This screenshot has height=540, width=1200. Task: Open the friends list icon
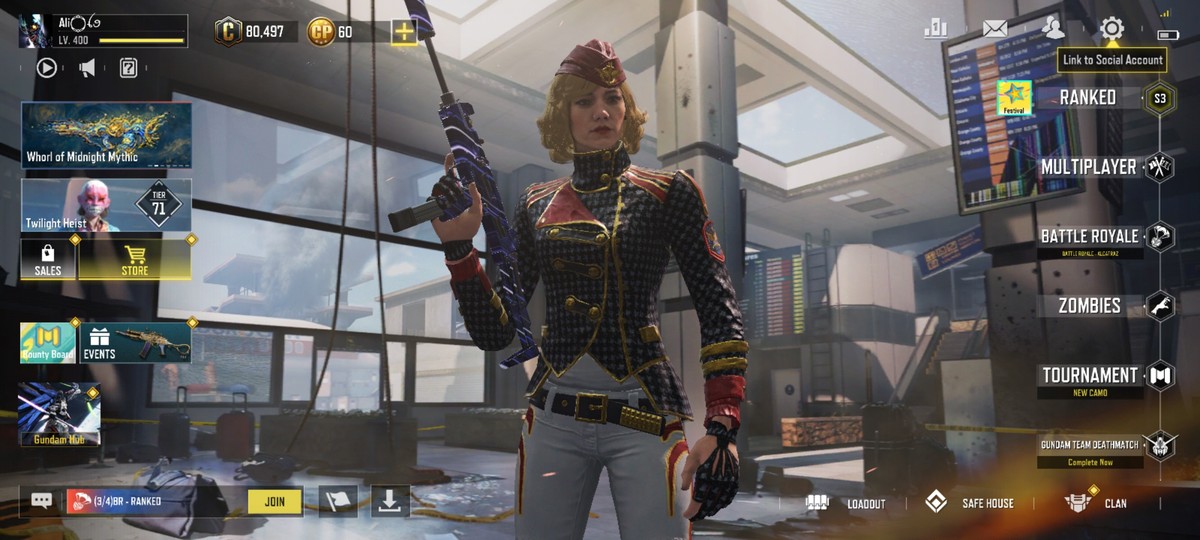point(1053,28)
